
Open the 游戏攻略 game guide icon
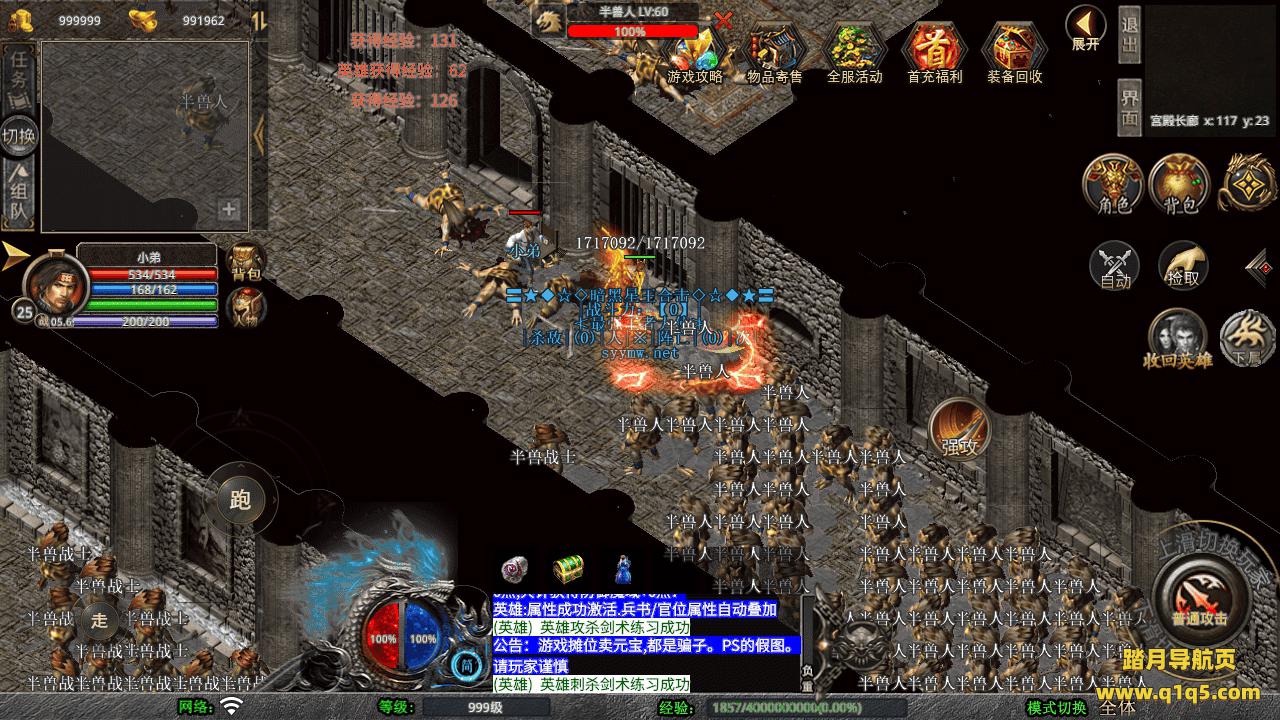[695, 52]
